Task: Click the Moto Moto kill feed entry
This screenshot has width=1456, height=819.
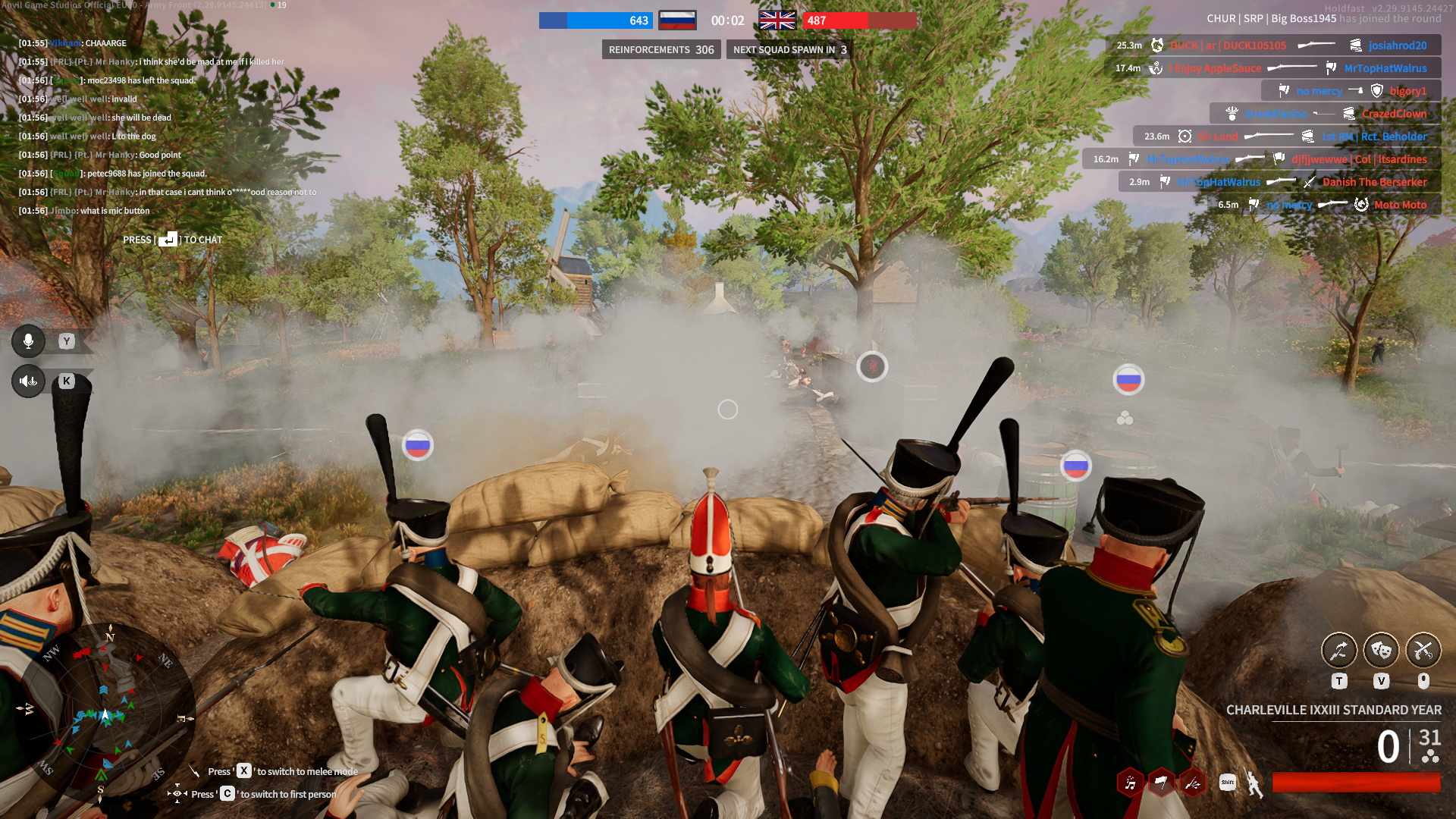Action: pos(1400,205)
